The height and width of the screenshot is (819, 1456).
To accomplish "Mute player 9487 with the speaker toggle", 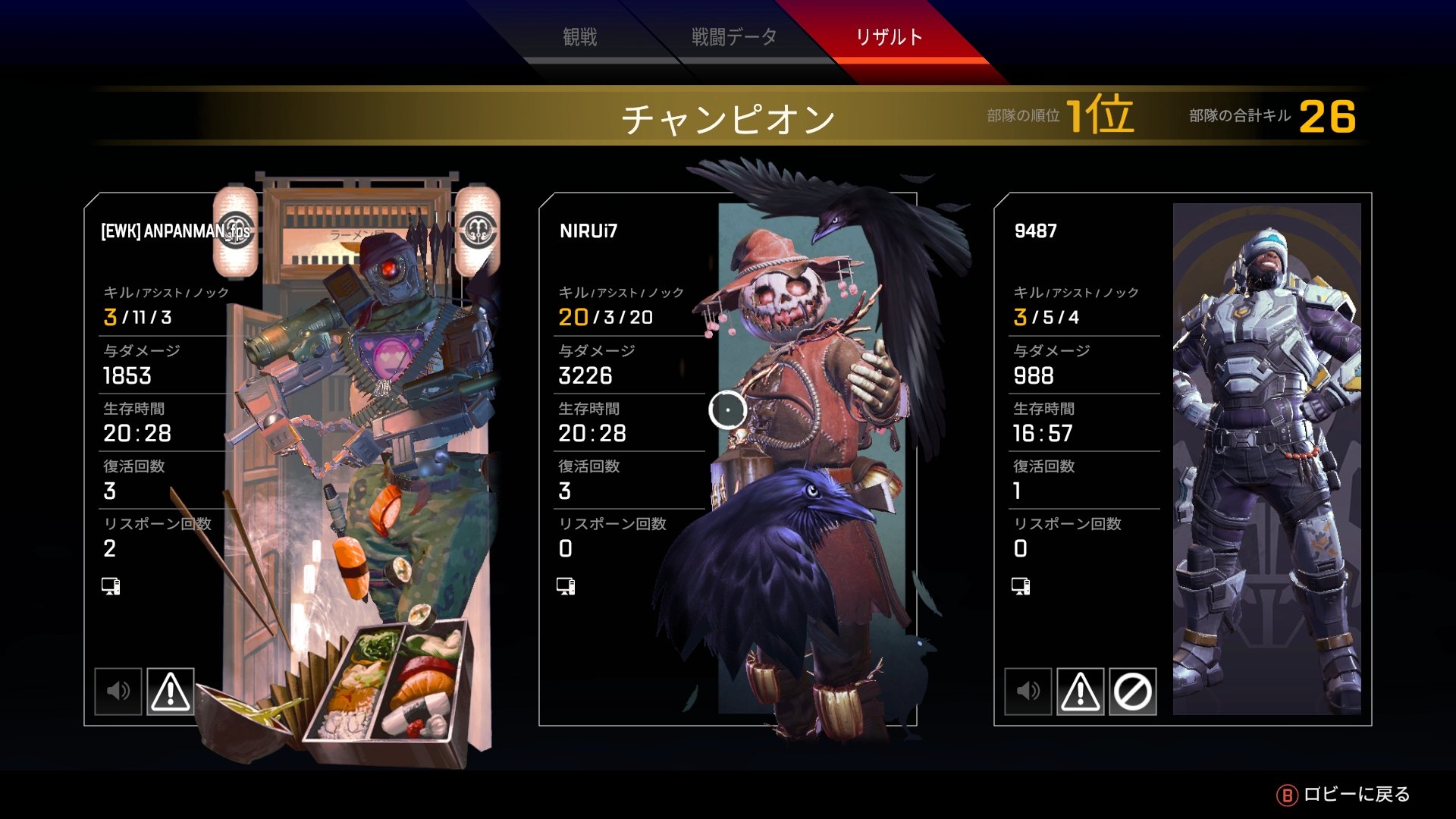I will tap(1028, 691).
